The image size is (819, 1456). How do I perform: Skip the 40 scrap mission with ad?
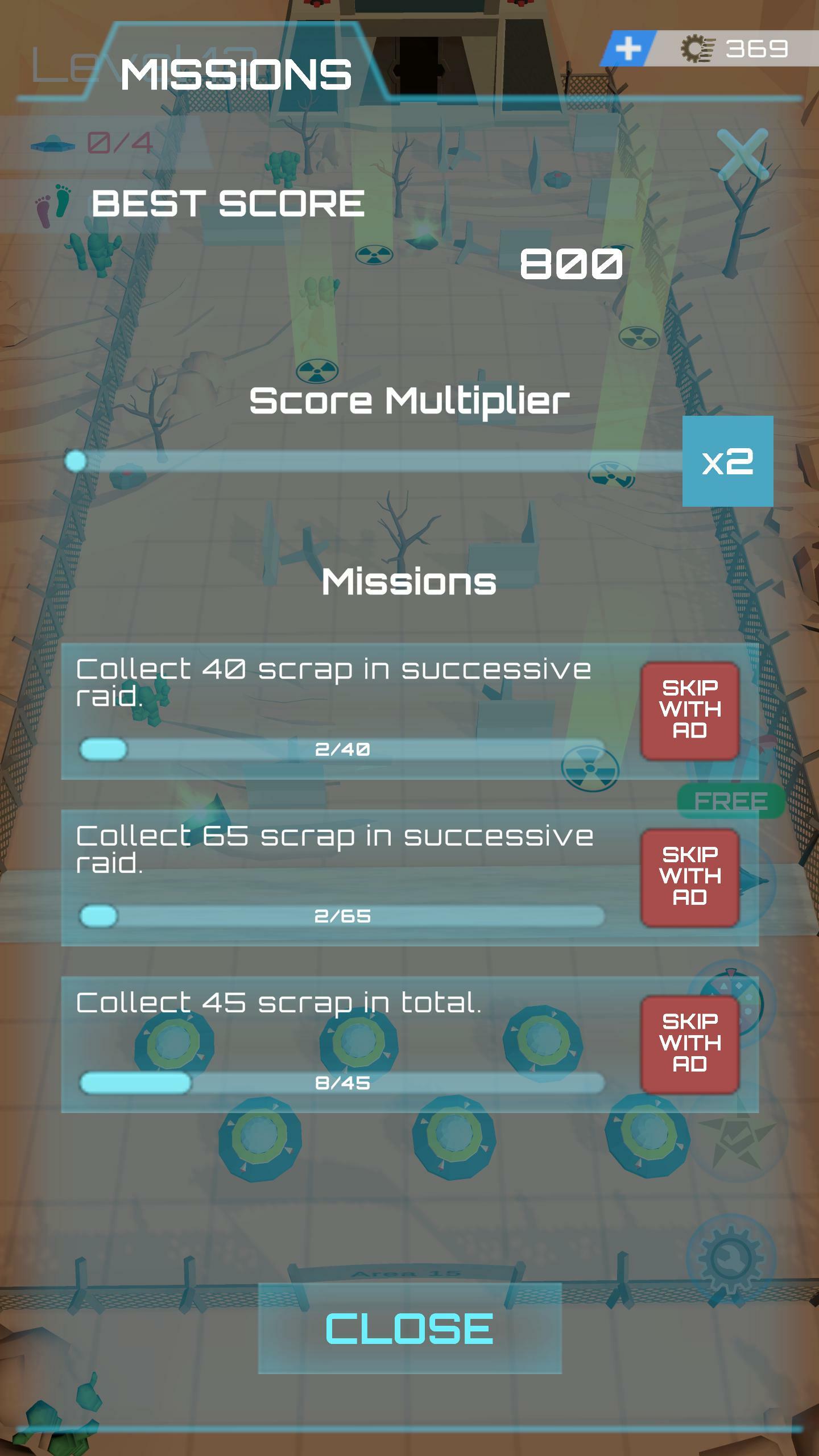pos(689,710)
